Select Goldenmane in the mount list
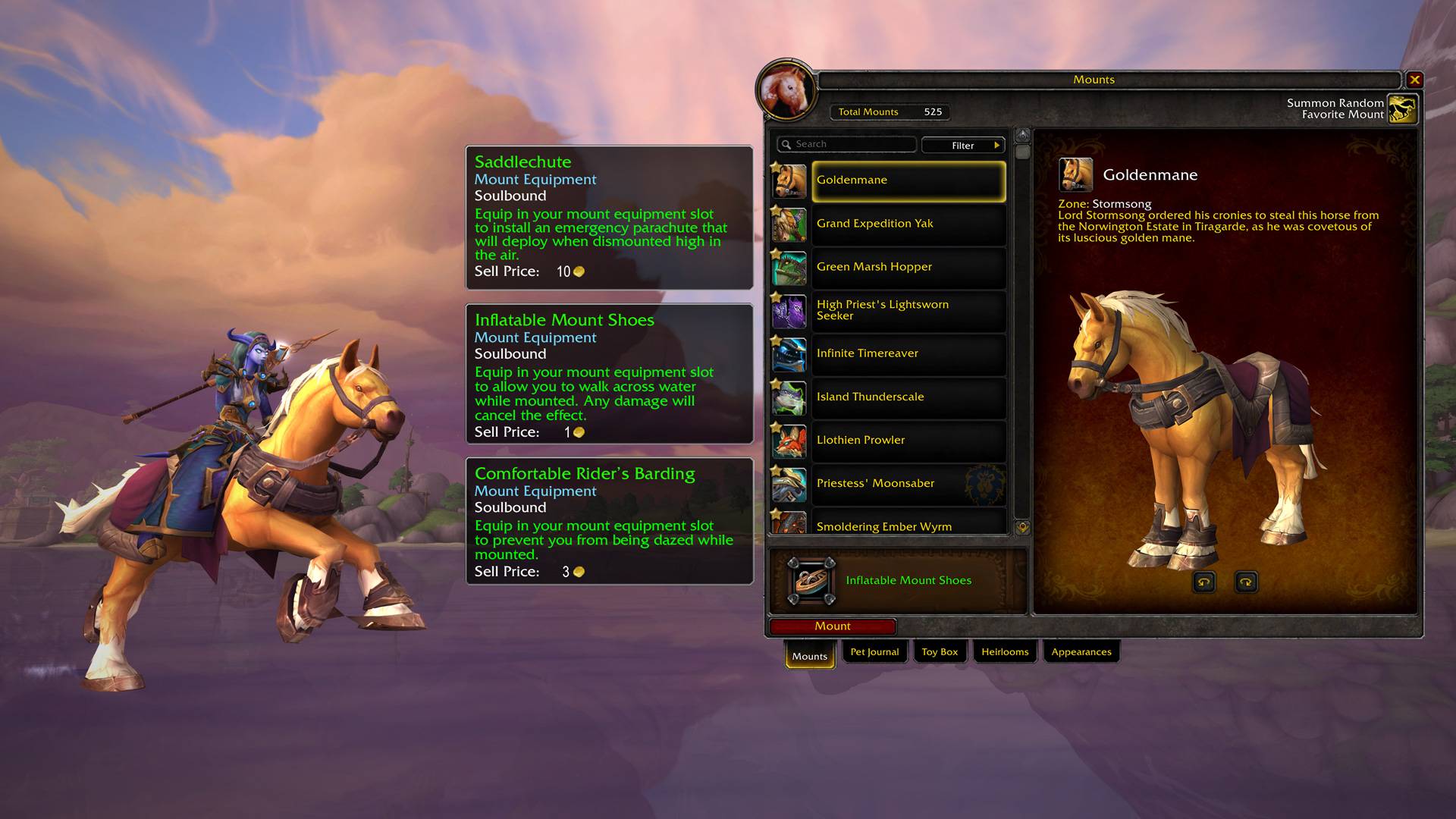This screenshot has width=1456, height=819. point(908,180)
